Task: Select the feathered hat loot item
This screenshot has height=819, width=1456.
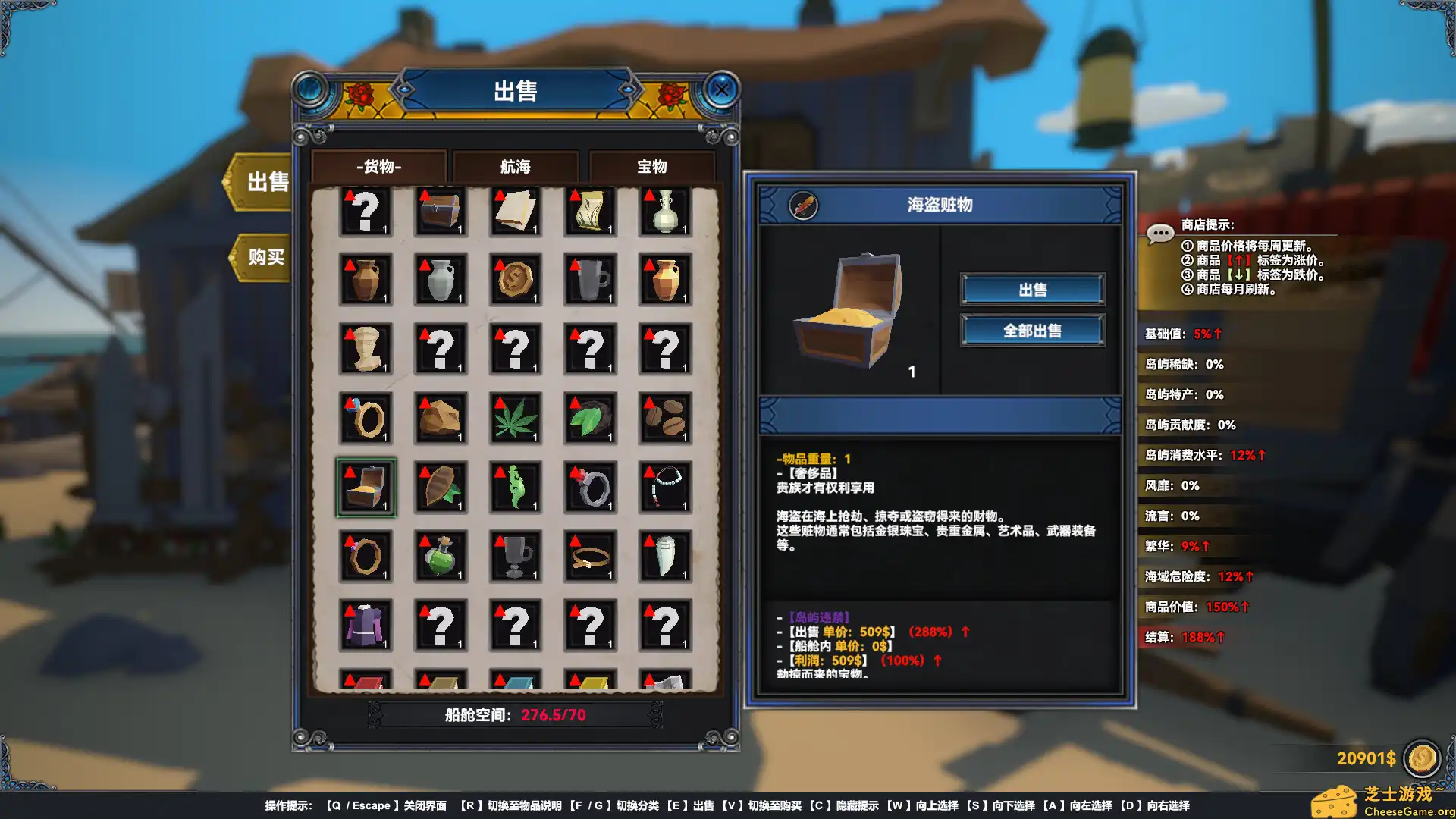Action: pyautogui.click(x=441, y=487)
